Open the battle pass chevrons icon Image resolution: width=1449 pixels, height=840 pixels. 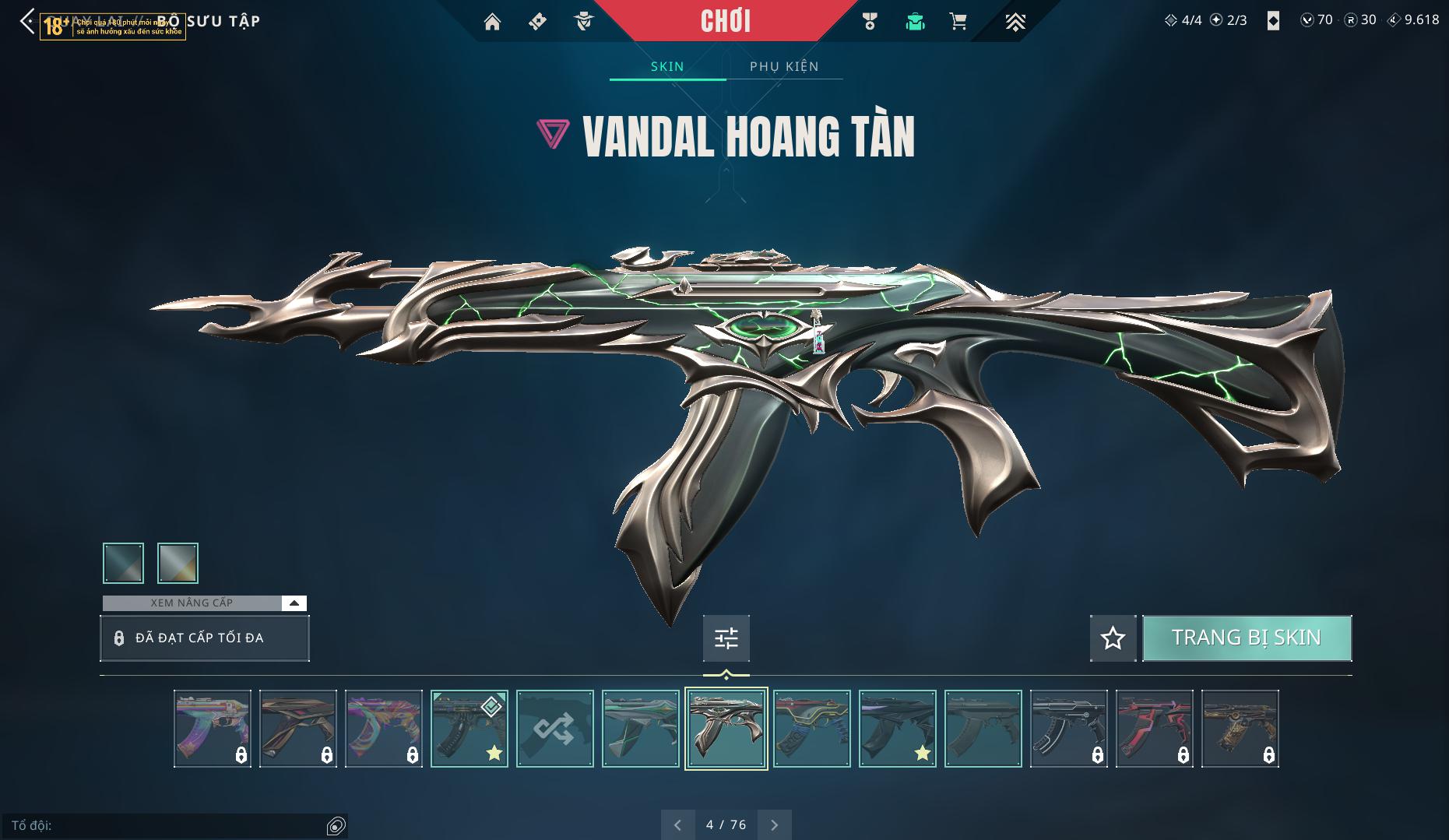1015,22
